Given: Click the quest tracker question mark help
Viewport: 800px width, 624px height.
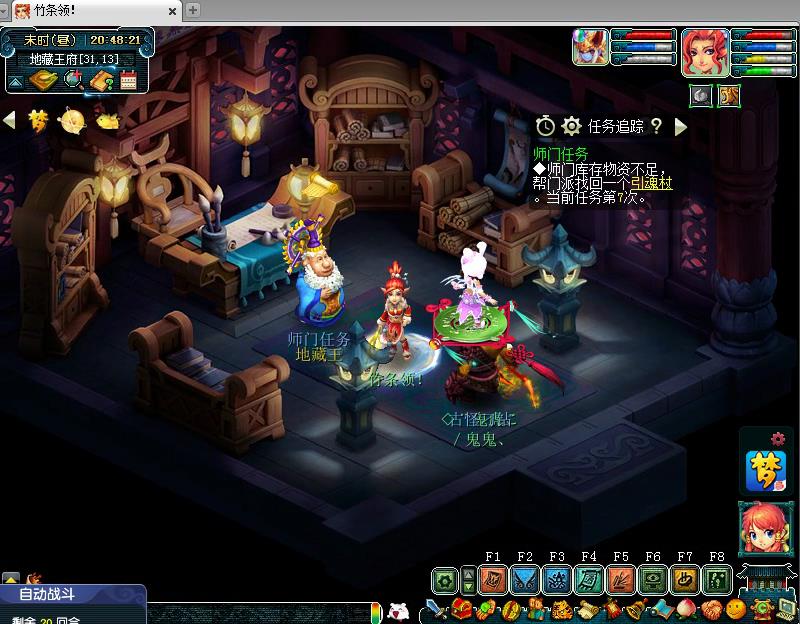Looking at the screenshot, I should (656, 126).
